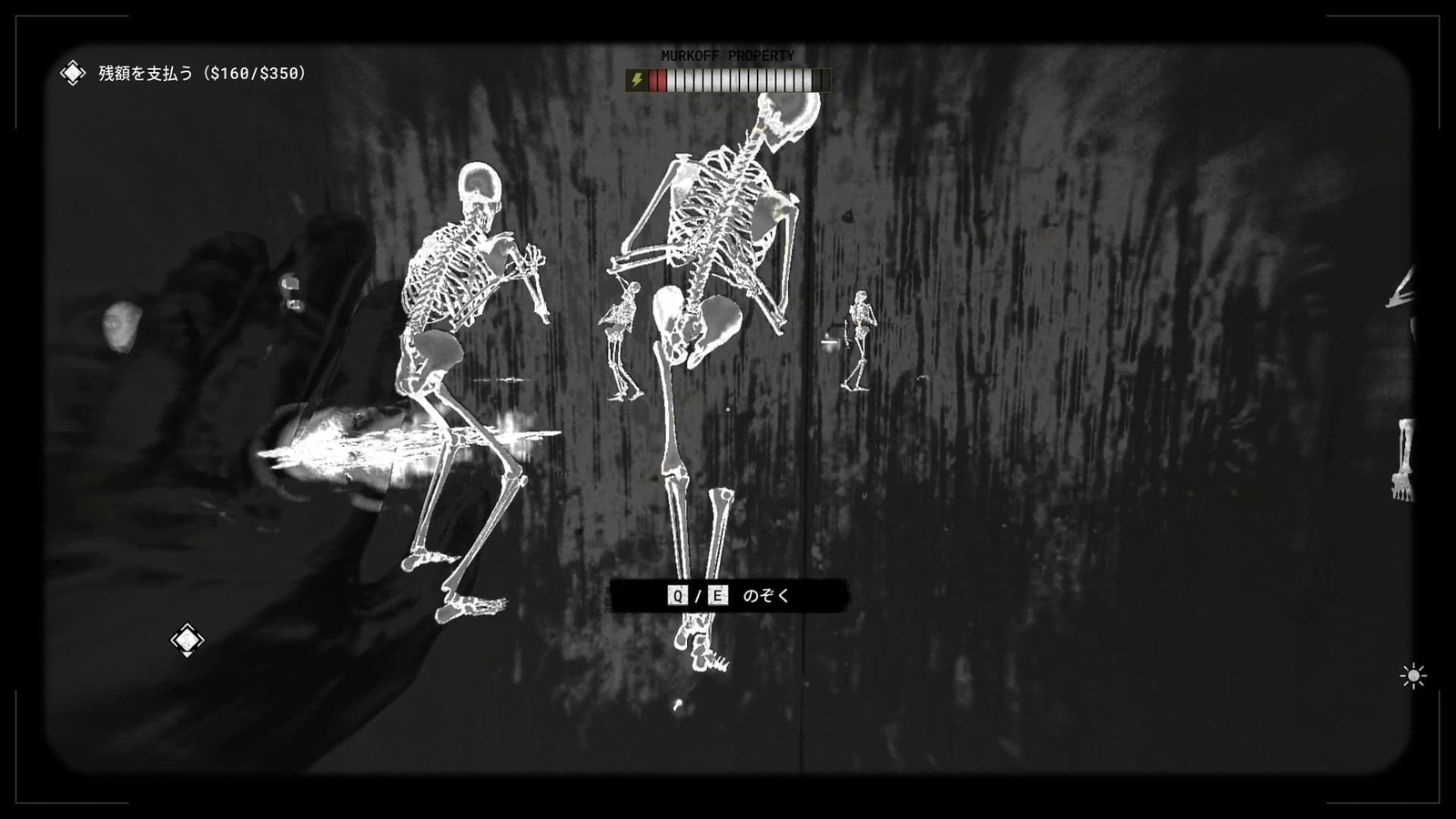Toggle night vision via the lightning indicator
This screenshot has width=1456, height=819.
pos(635,80)
